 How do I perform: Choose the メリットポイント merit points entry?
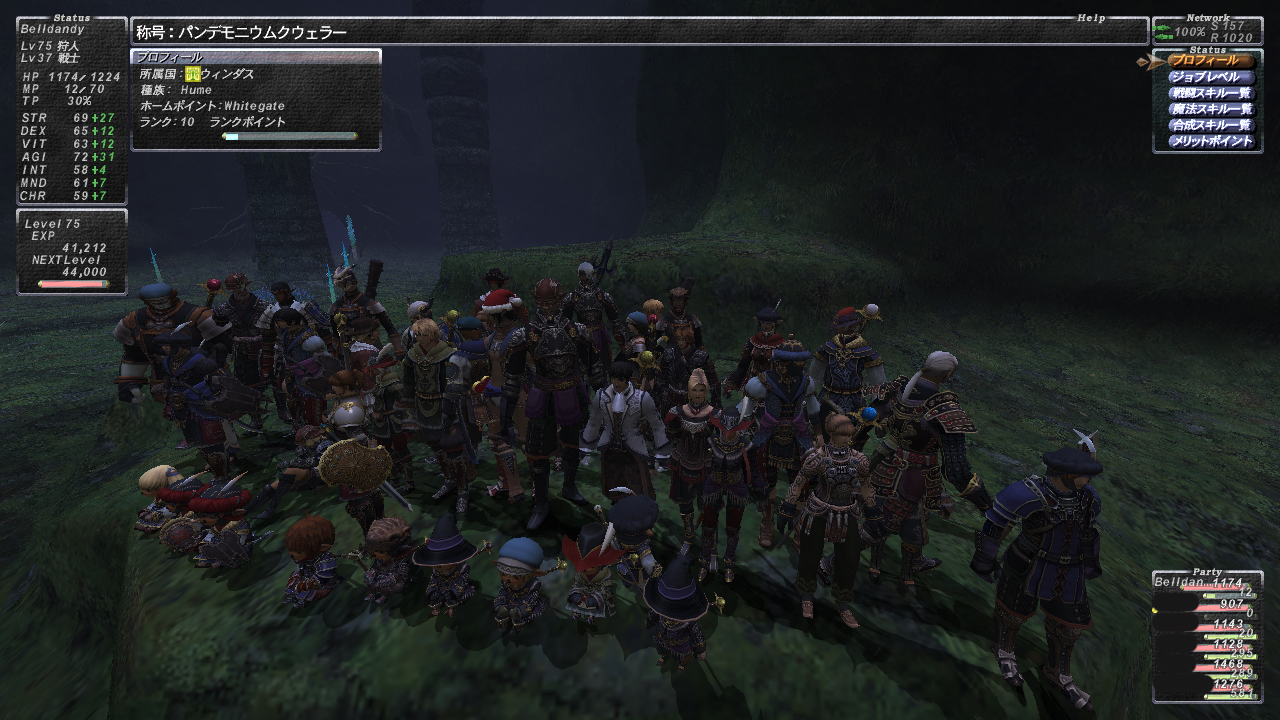1210,141
